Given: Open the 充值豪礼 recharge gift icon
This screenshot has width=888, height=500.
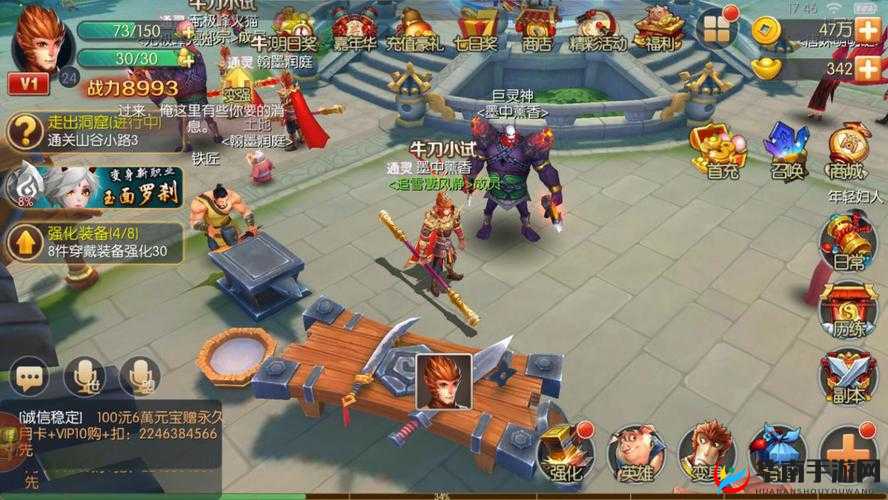Looking at the screenshot, I should tap(415, 28).
